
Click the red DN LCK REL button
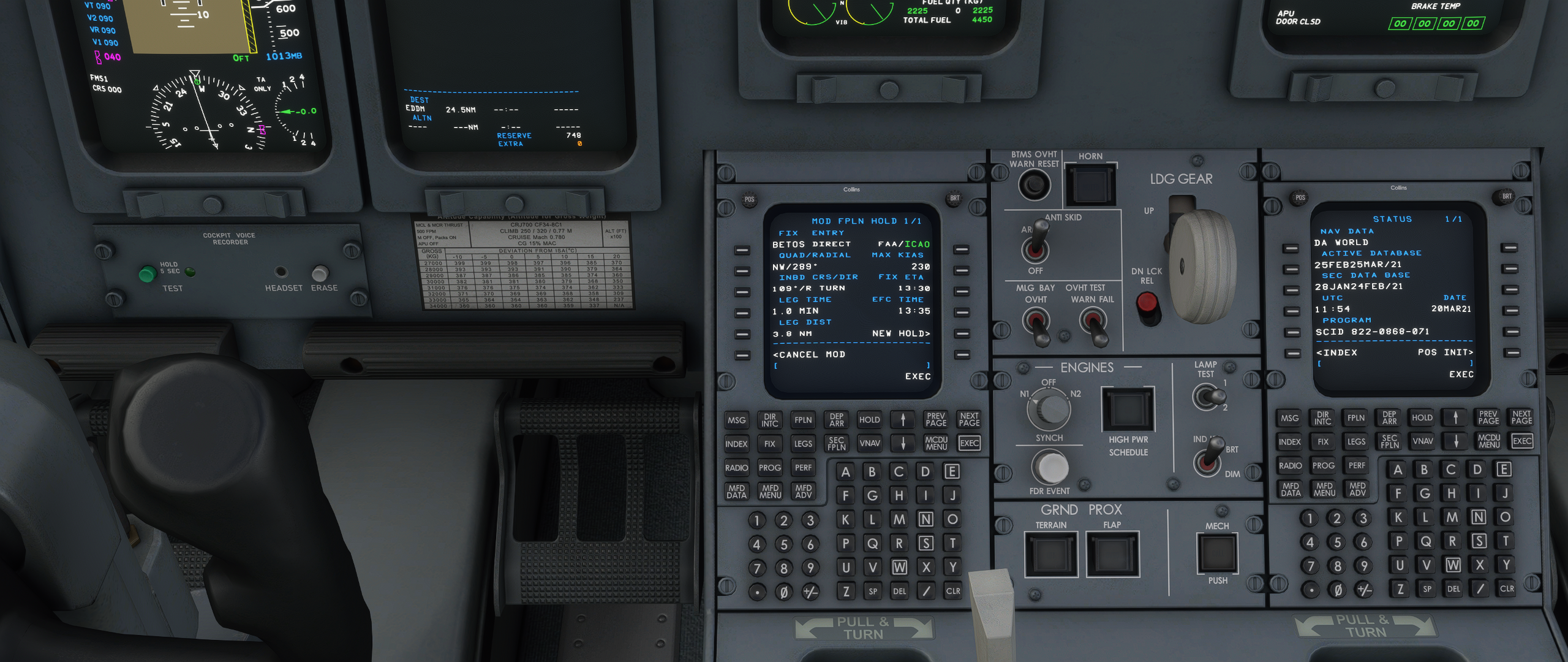tap(1147, 302)
